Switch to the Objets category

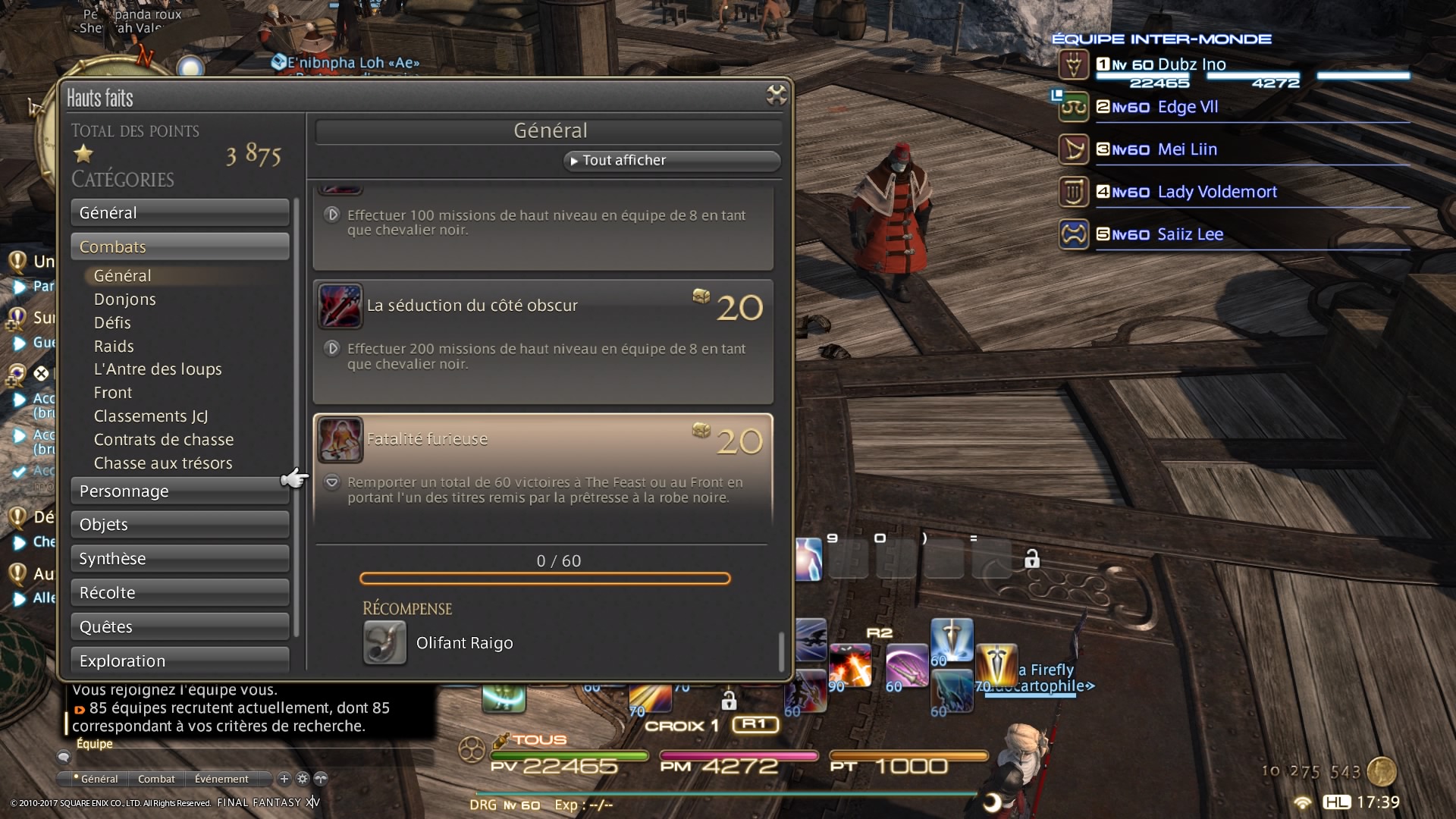point(180,525)
